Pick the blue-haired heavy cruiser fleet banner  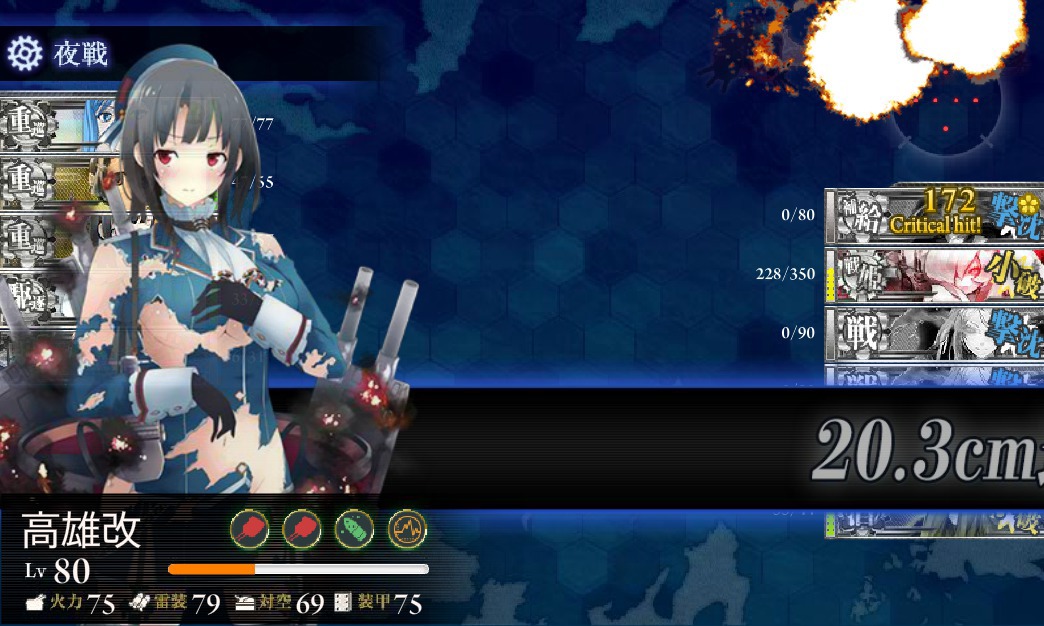click(x=58, y=124)
